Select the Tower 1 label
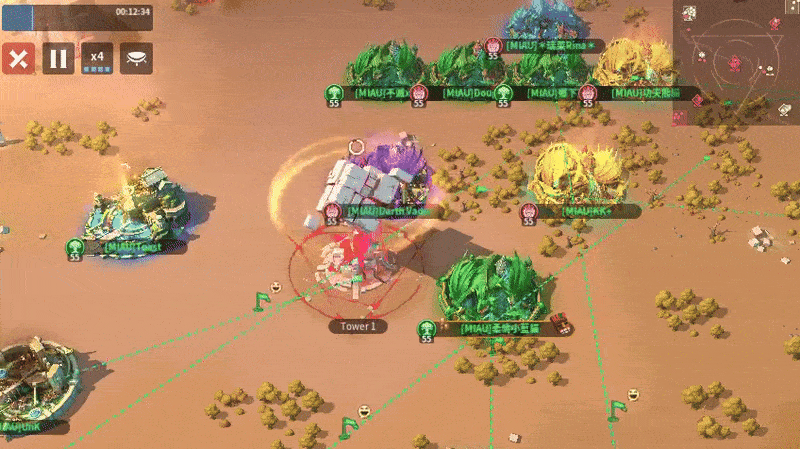 point(358,326)
